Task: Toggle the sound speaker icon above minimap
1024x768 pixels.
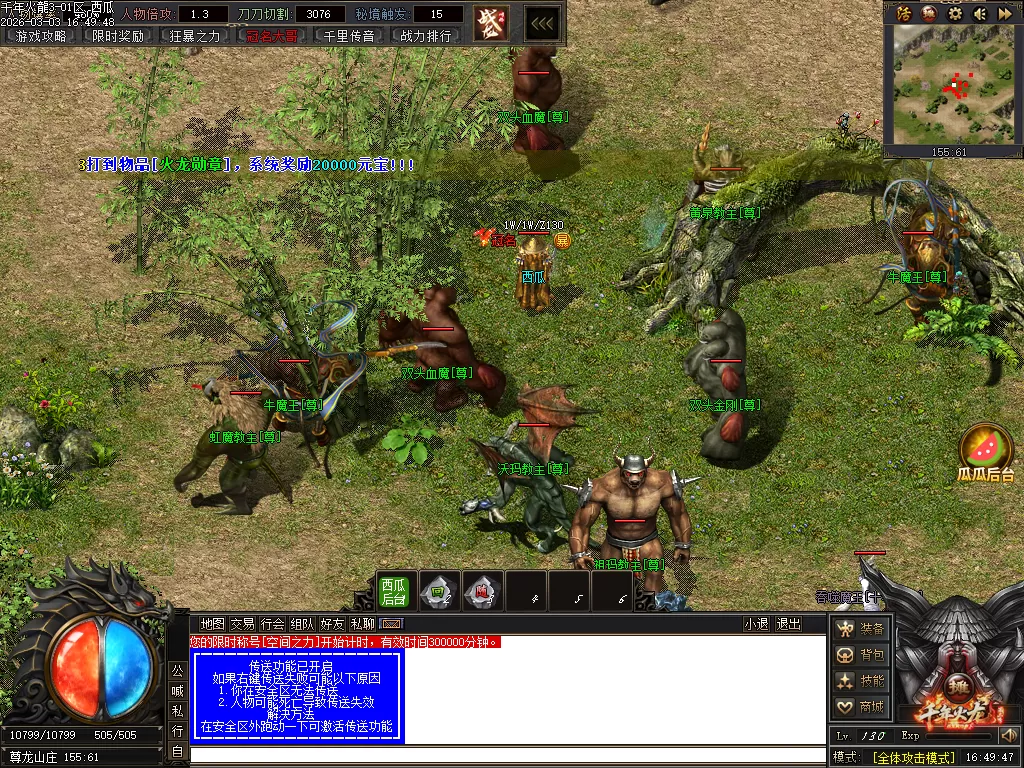Action: coord(979,13)
